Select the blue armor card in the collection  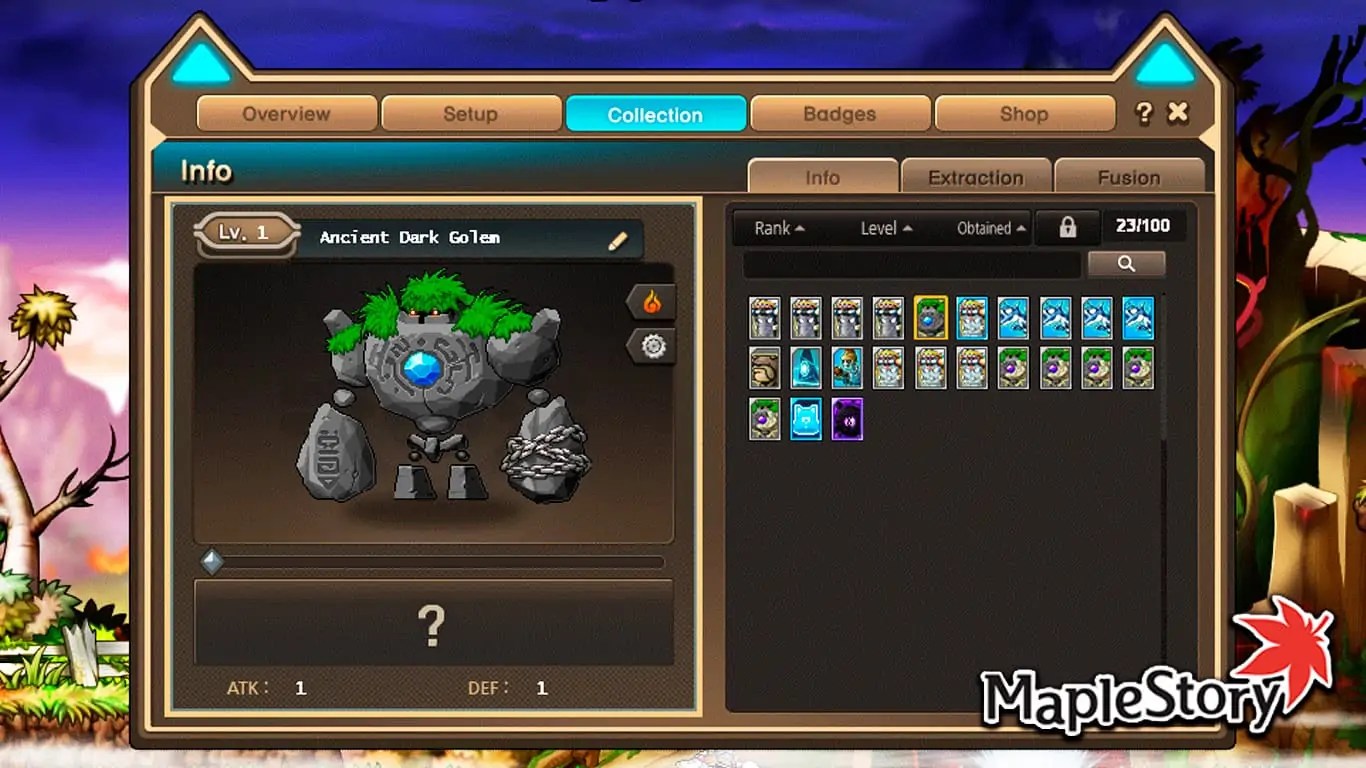pyautogui.click(x=806, y=417)
